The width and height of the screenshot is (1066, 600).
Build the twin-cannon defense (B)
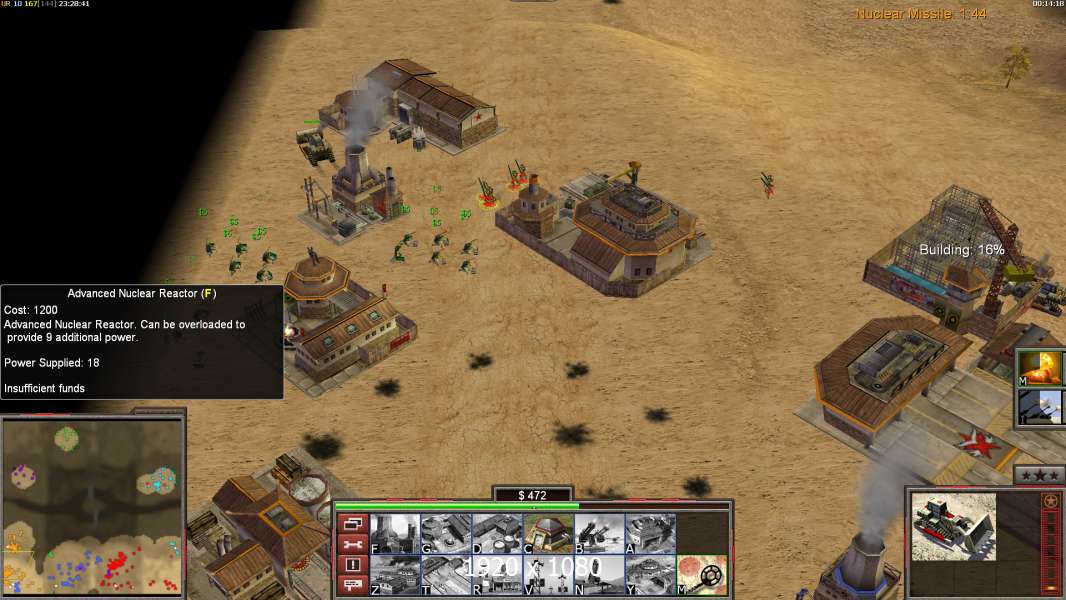[x=599, y=533]
